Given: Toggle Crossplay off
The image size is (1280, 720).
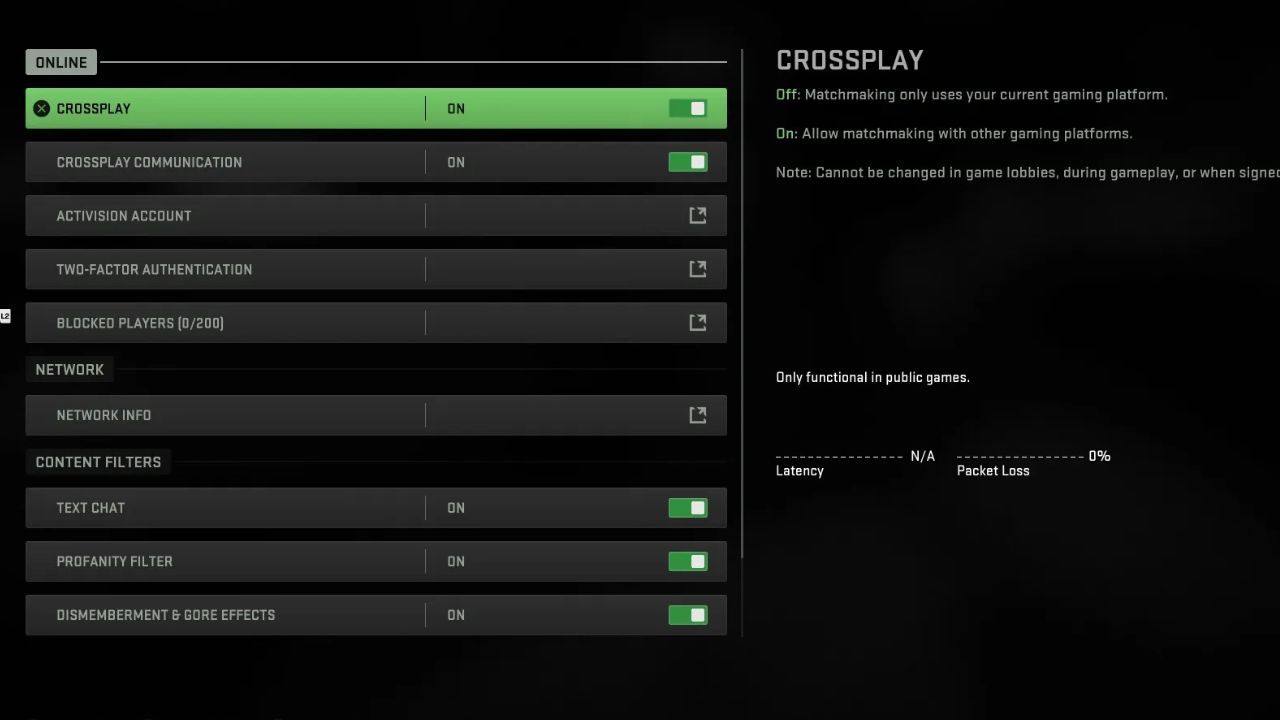Looking at the screenshot, I should 687,108.
